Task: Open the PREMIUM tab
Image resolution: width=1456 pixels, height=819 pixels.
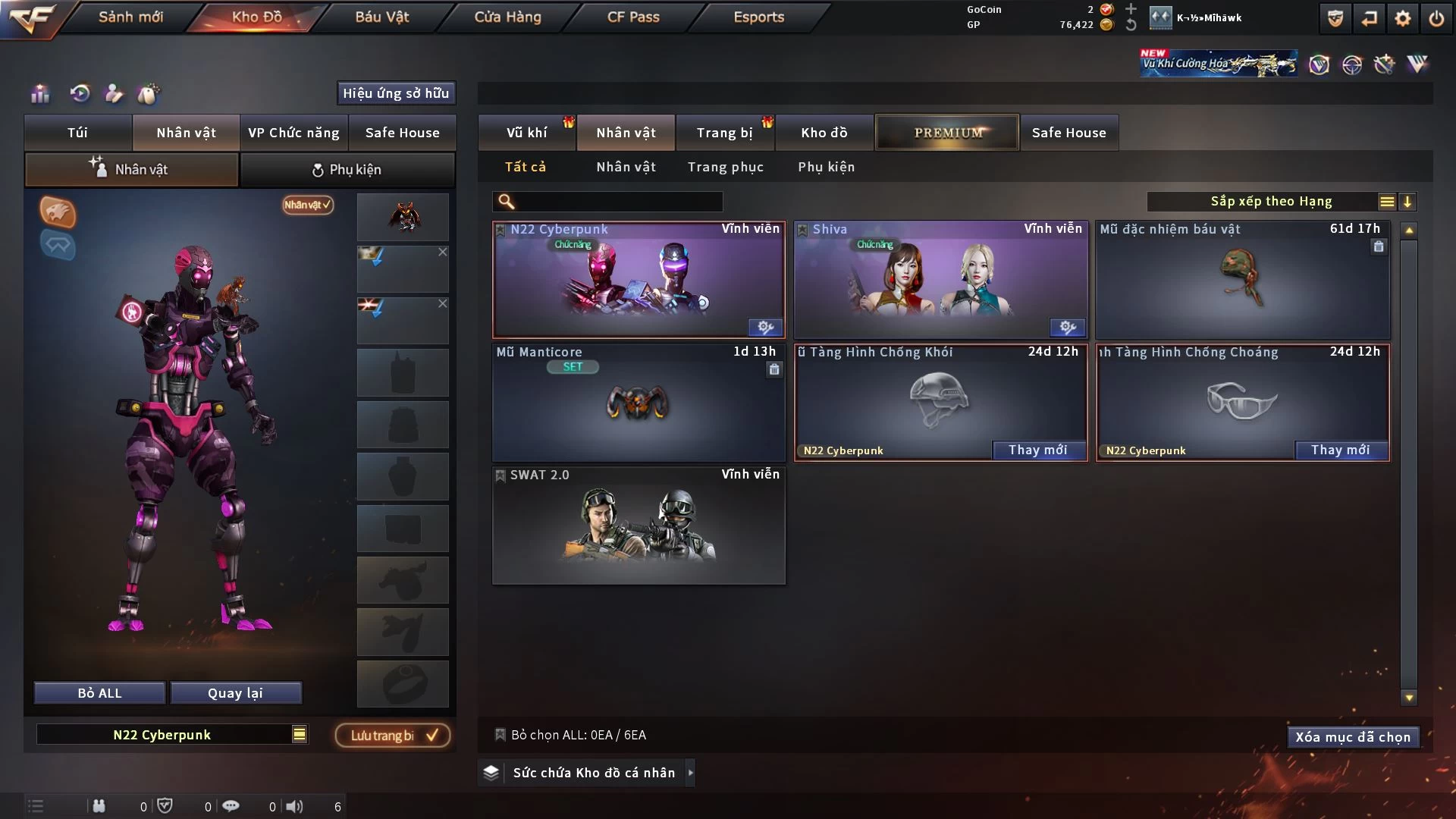Action: click(947, 133)
